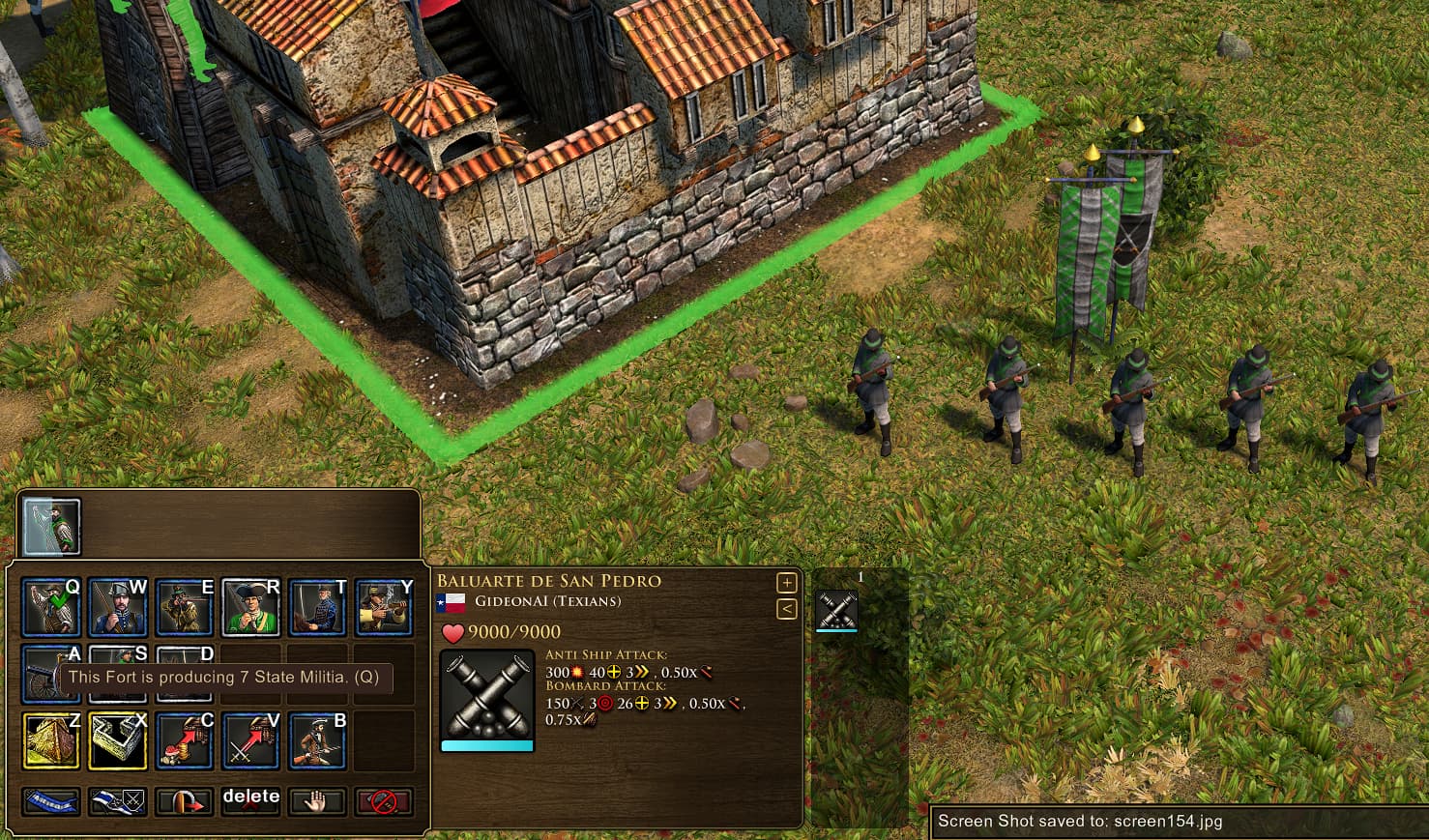Train the blue-uniformed saber cavalry in slot T
The height and width of the screenshot is (840, 1429).
[317, 607]
